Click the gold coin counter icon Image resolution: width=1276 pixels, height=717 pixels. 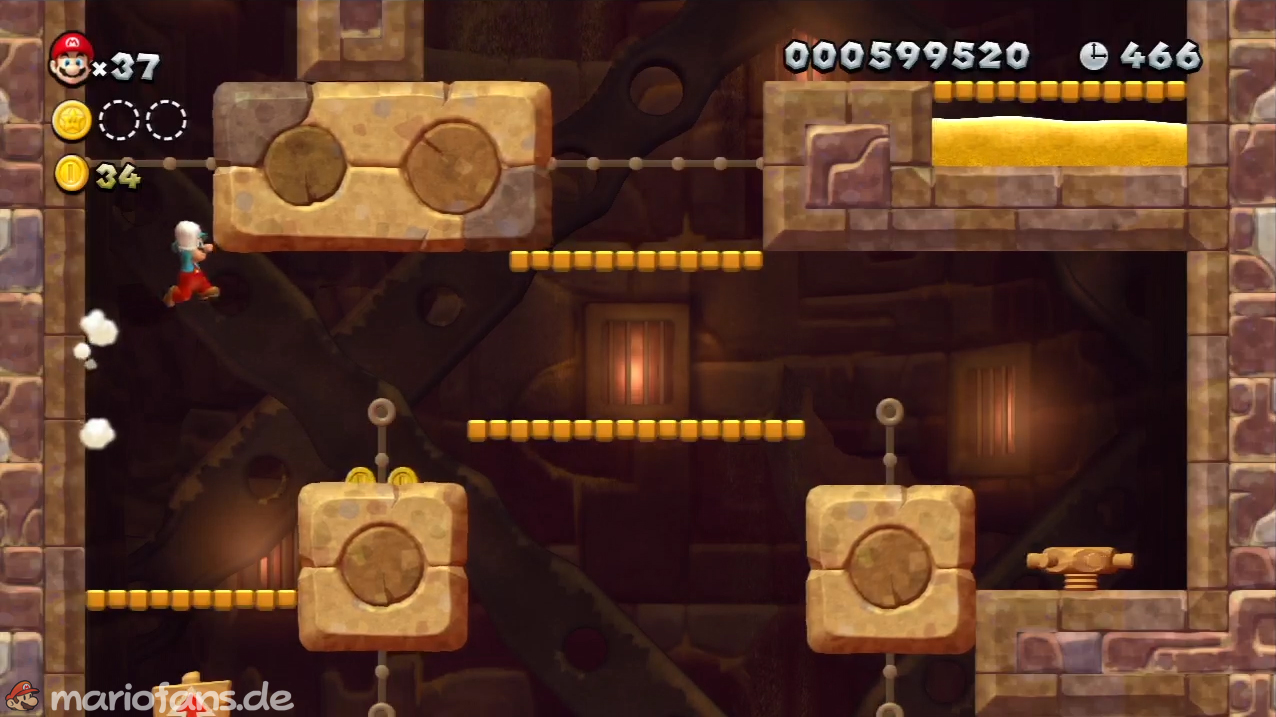coord(72,174)
